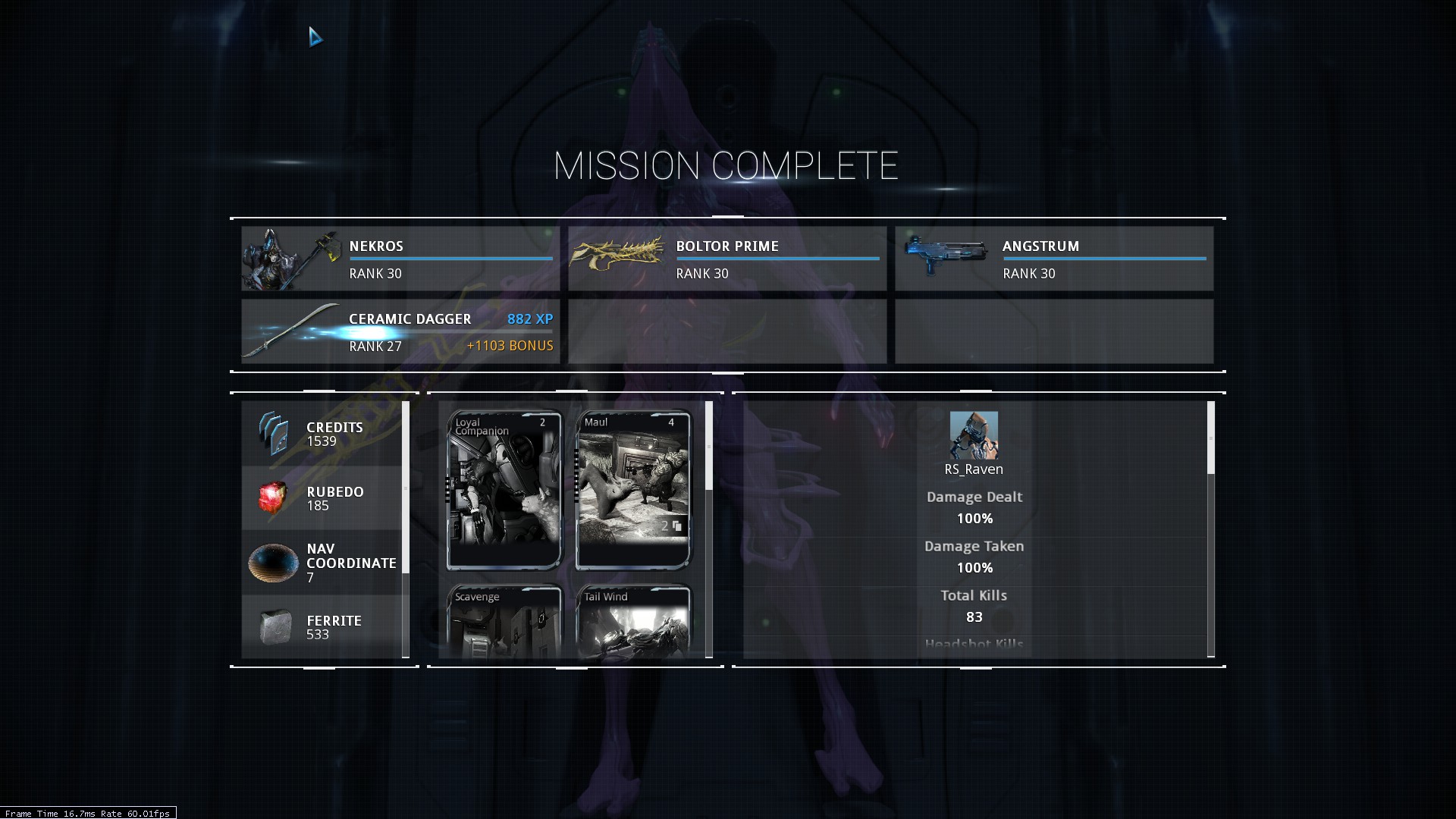The width and height of the screenshot is (1456, 819).
Task: Click the Angstrum weapon panel
Action: (x=1053, y=259)
